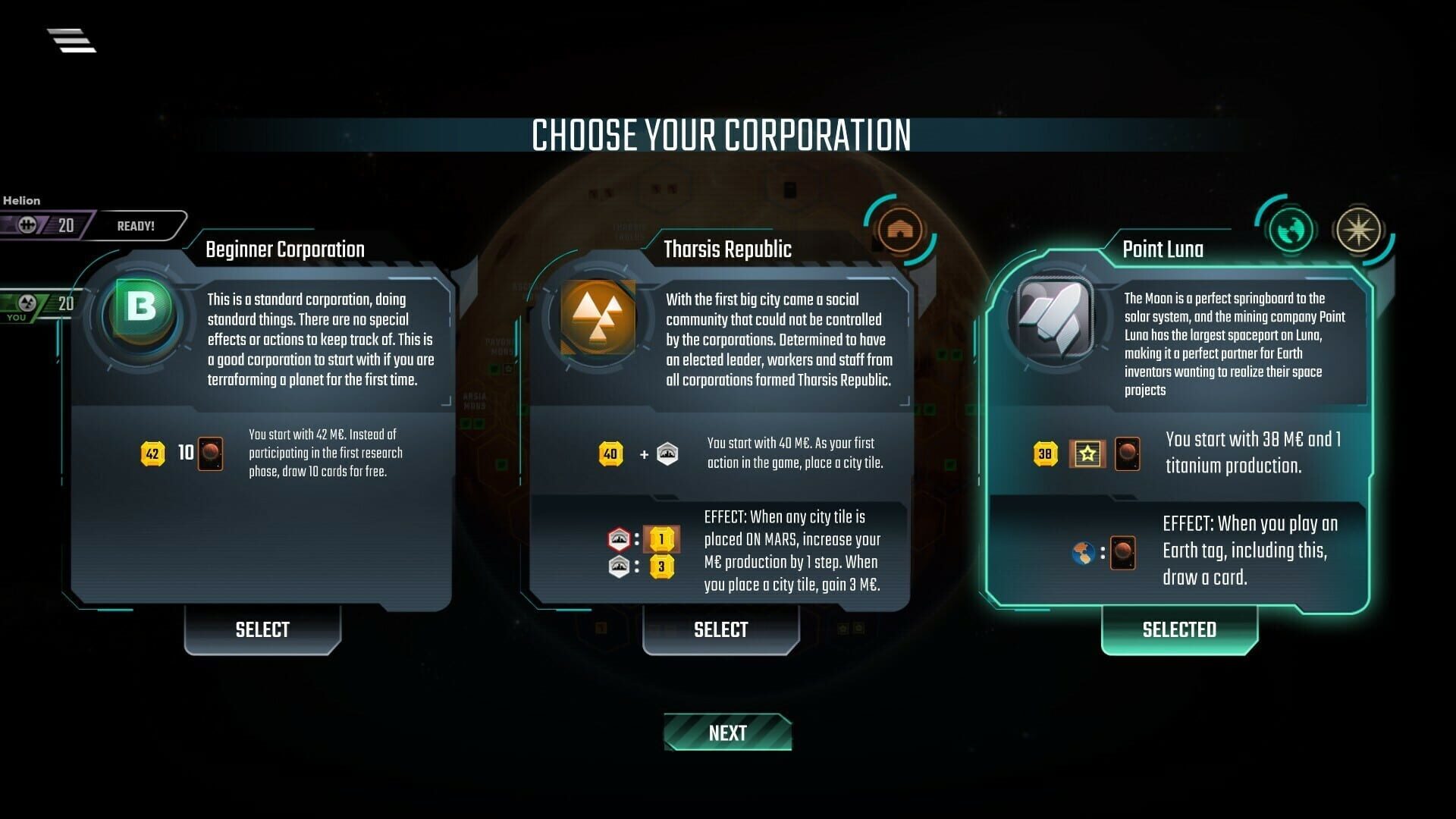Screen dimensions: 1456x819
Task: Click Helion's megacredit icon on the player bar
Action: (27, 224)
